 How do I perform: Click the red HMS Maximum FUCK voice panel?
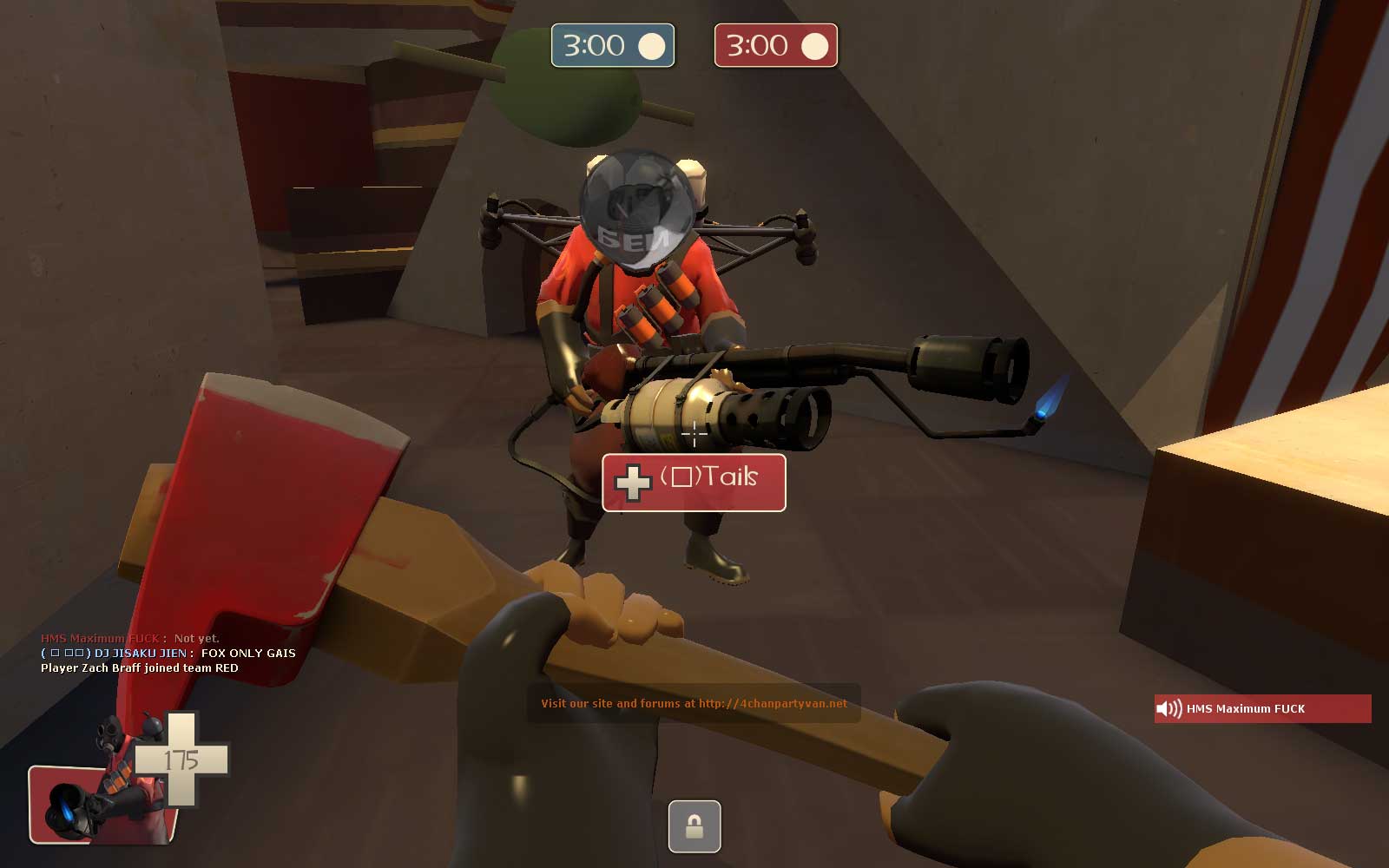point(1261,708)
